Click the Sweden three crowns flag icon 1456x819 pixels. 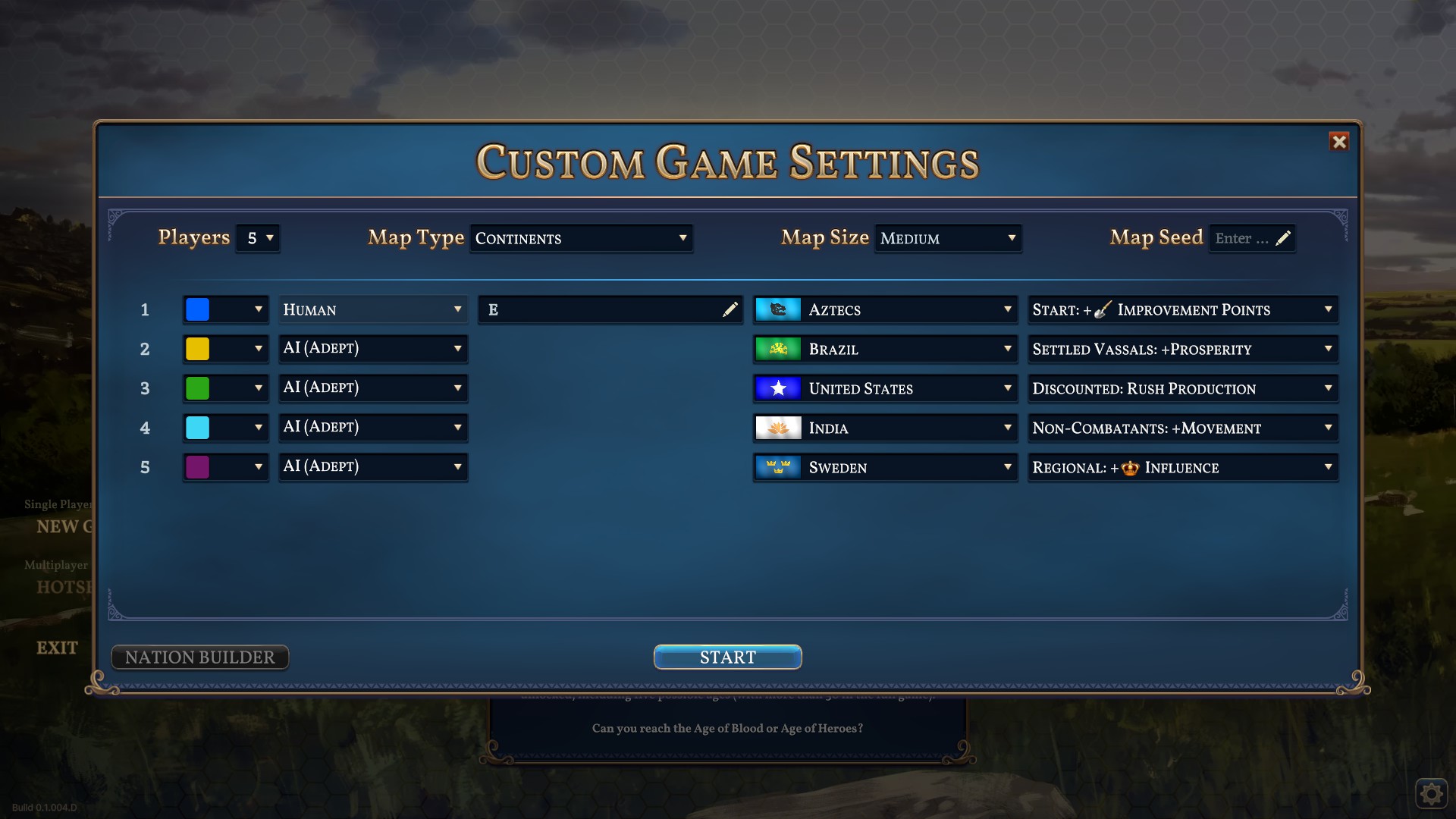777,467
